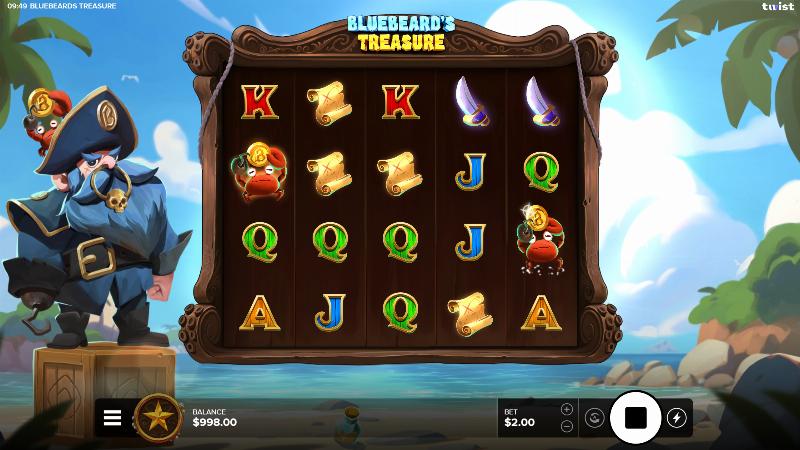Open the hamburger menu
Image resolution: width=800 pixels, height=450 pixels.
[x=113, y=418]
